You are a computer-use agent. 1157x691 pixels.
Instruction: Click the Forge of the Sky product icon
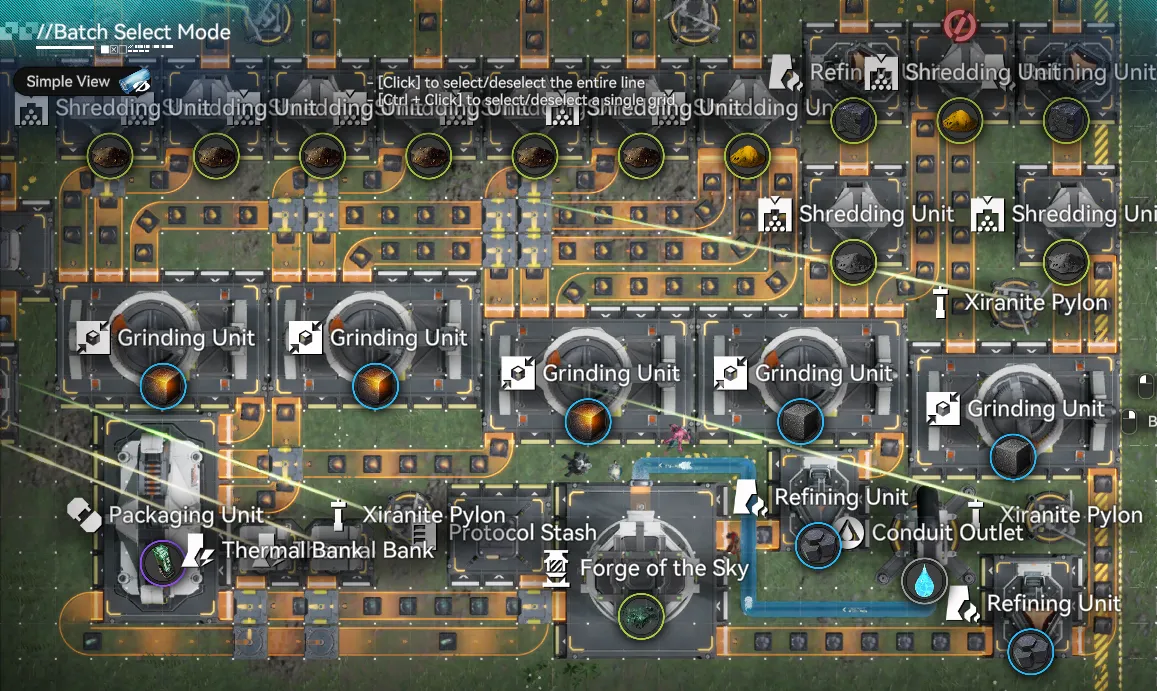click(x=640, y=617)
